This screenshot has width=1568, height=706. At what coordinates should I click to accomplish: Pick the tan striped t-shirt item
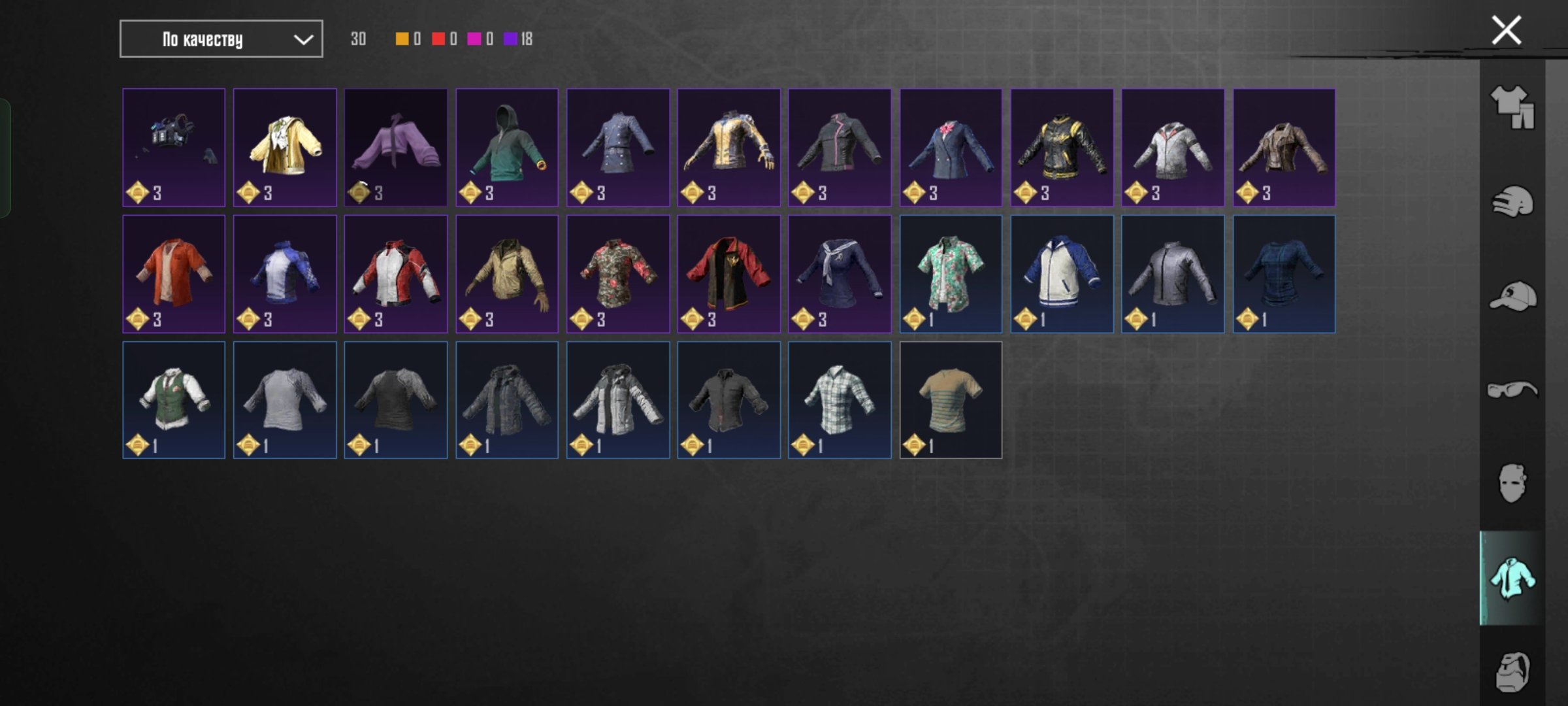tap(951, 399)
